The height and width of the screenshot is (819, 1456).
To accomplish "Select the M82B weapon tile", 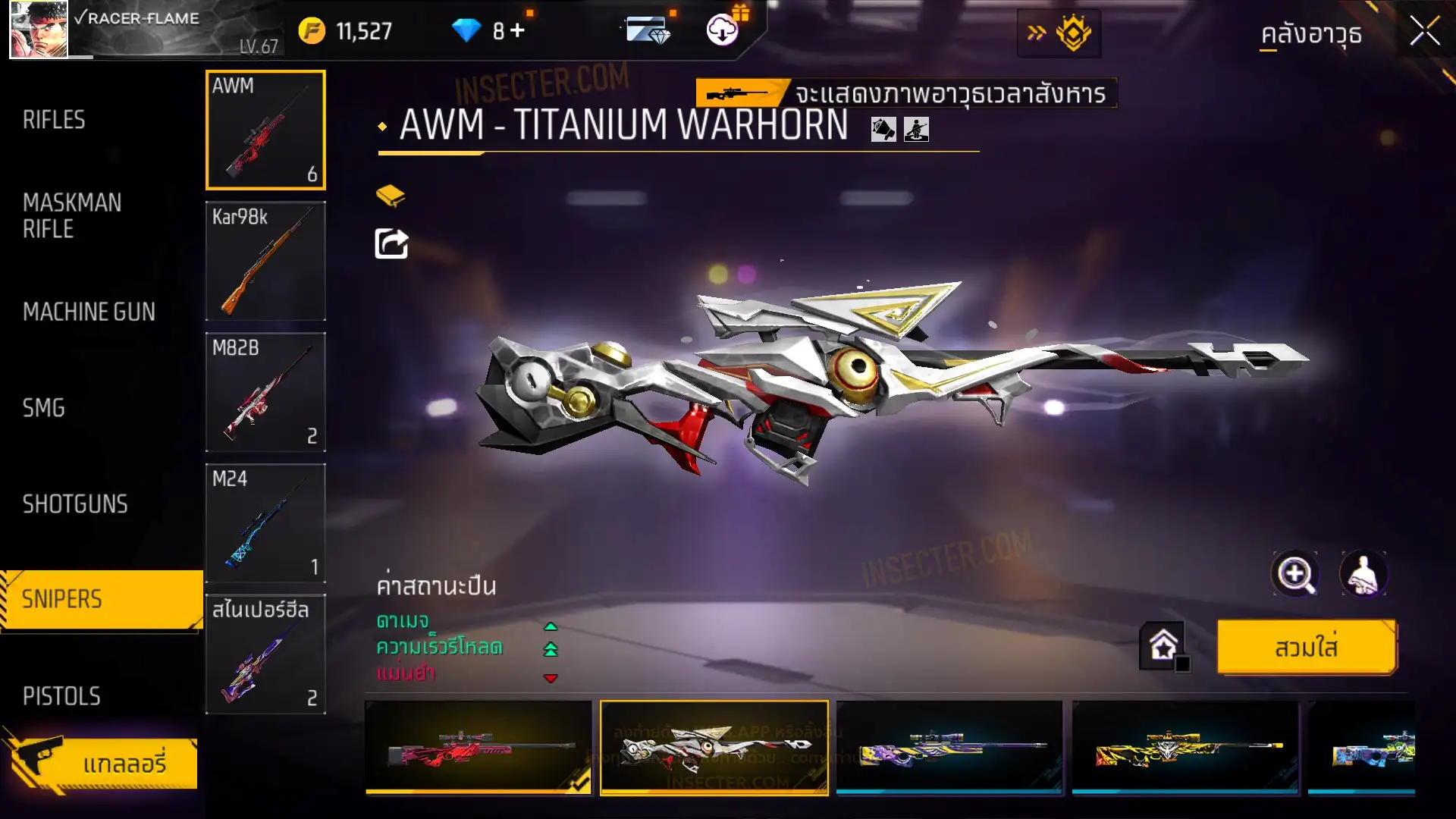I will coord(265,391).
